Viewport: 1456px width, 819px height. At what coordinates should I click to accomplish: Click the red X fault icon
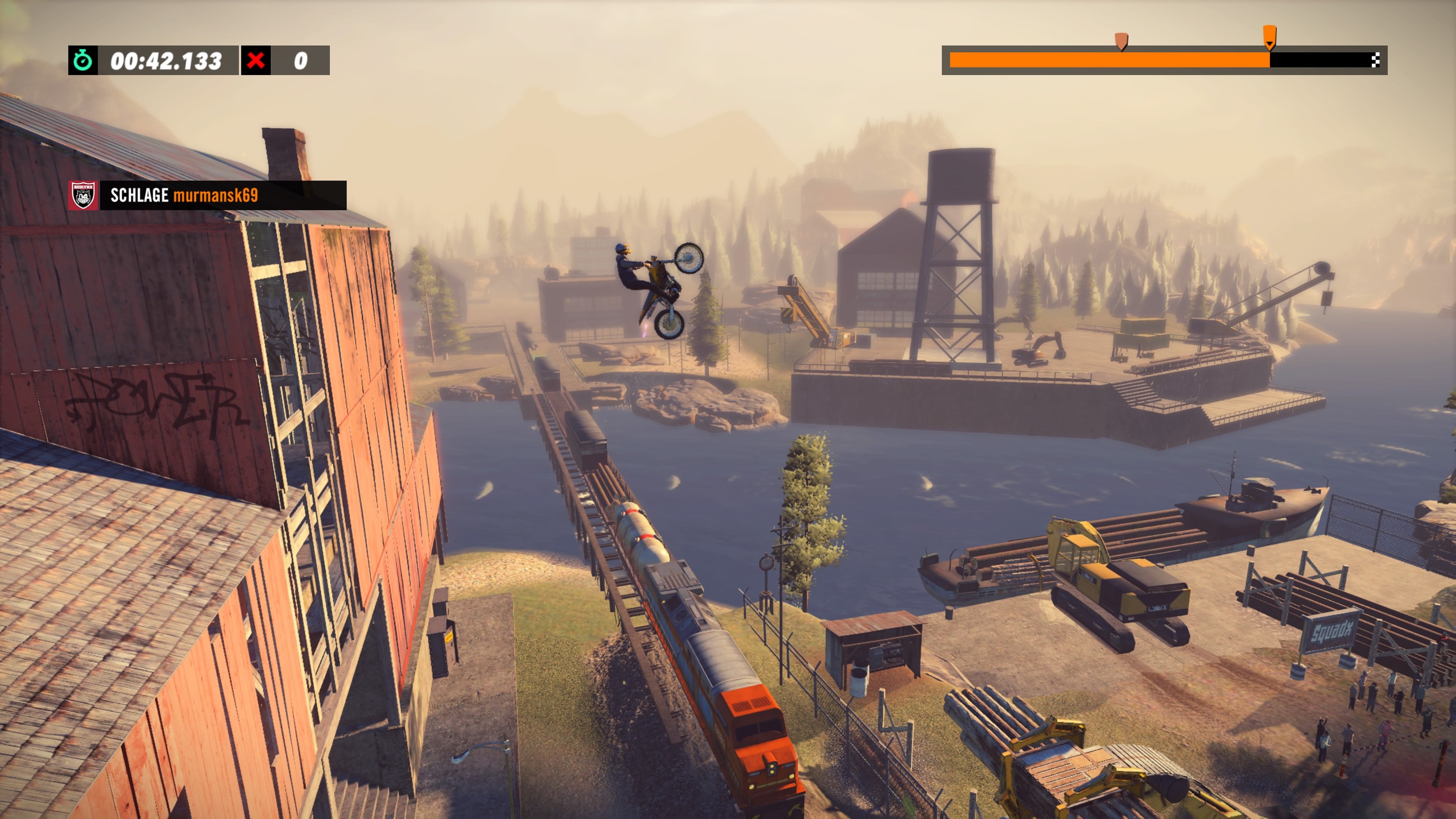pyautogui.click(x=257, y=61)
